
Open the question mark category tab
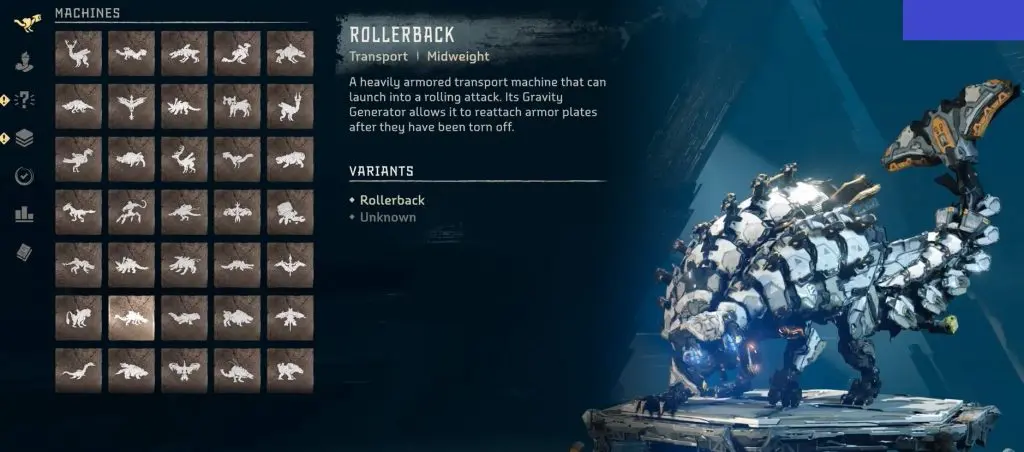click(25, 99)
